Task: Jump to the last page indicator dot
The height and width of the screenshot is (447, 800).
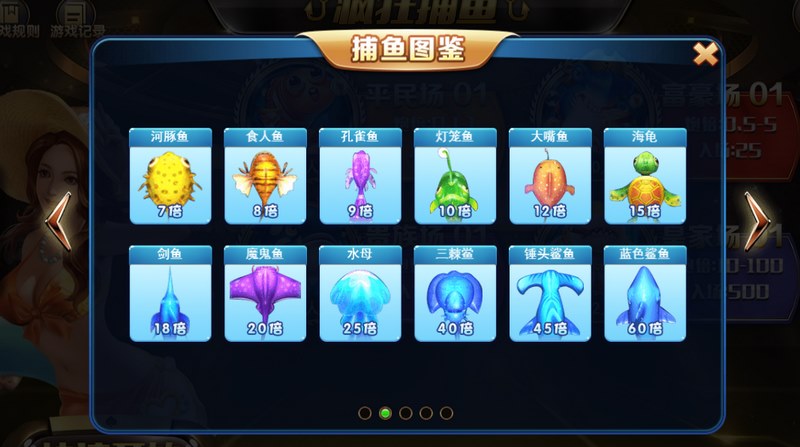Action: 447,412
